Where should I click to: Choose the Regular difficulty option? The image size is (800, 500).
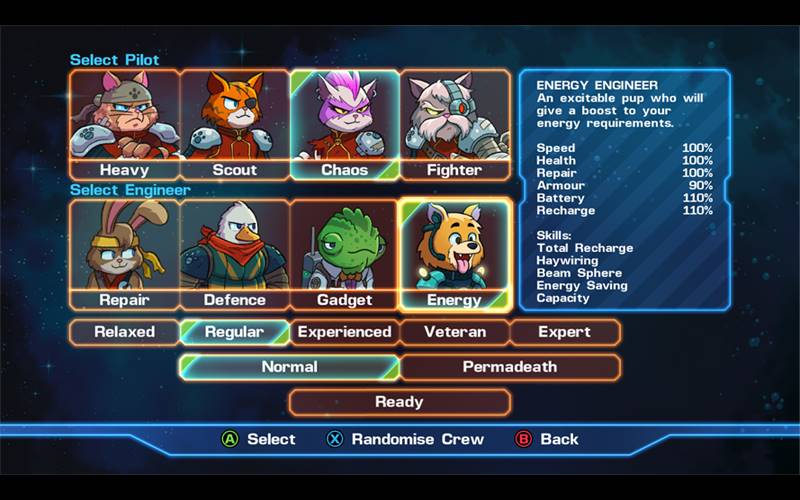[235, 332]
